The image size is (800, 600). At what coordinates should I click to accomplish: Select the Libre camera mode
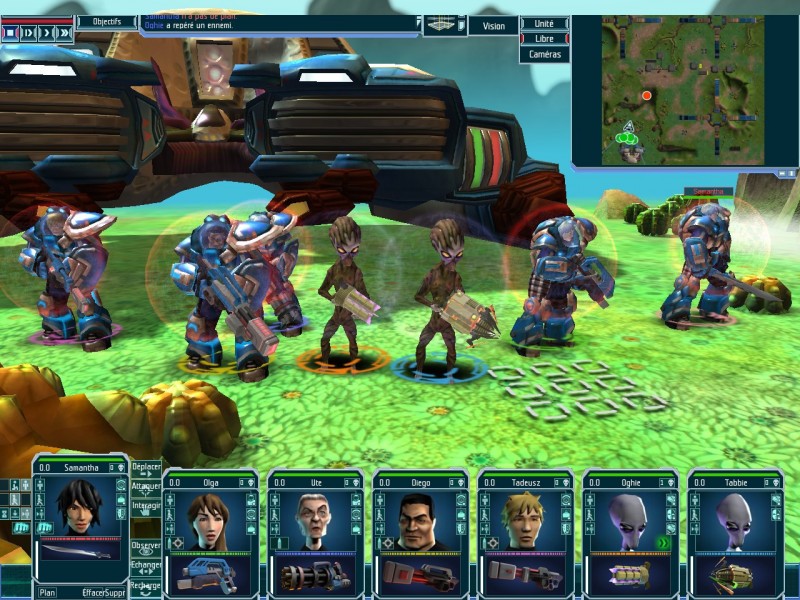pyautogui.click(x=545, y=39)
